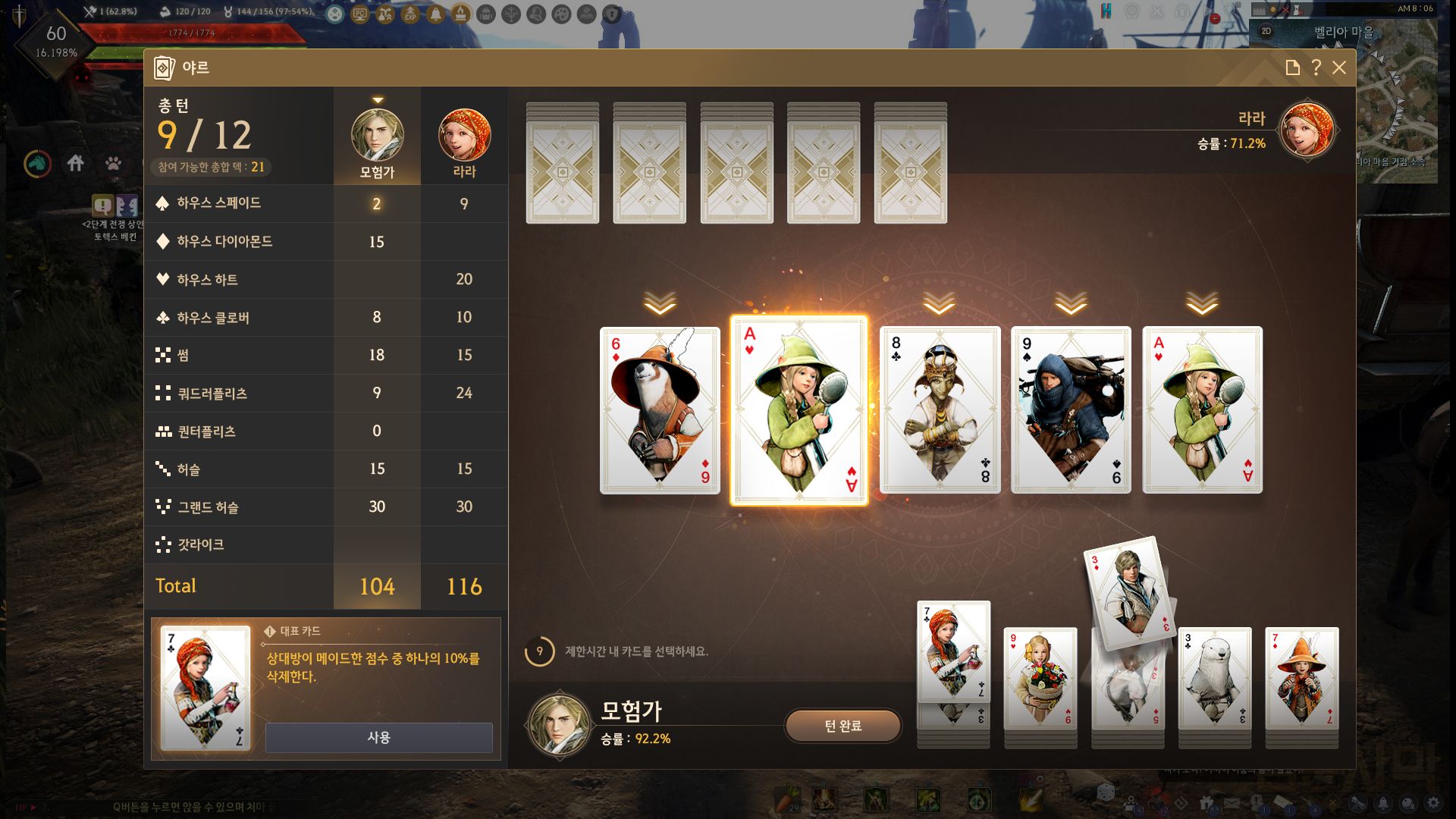The image size is (1456, 819).
Task: Click the paw print pet icon
Action: click(113, 163)
